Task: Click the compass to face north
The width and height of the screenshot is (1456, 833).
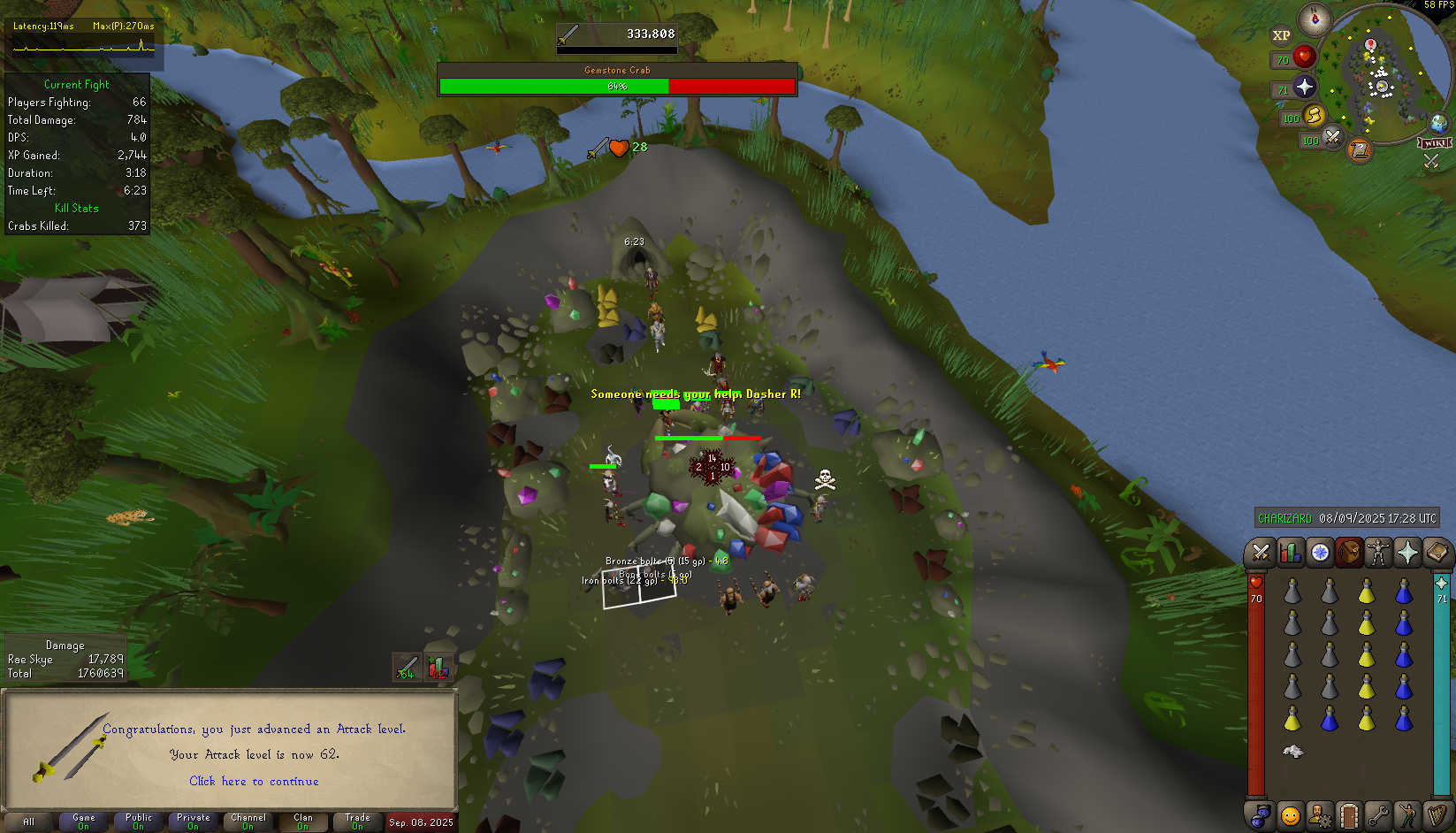Action: coord(1315,19)
